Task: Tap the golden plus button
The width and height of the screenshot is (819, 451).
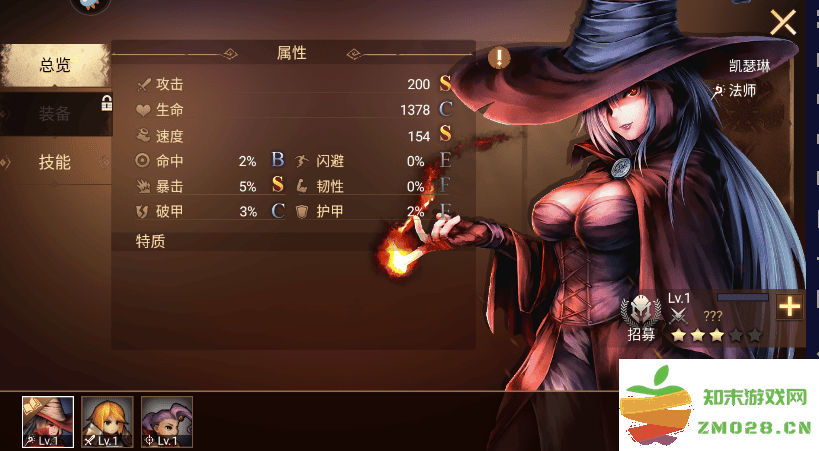Action: tap(790, 307)
